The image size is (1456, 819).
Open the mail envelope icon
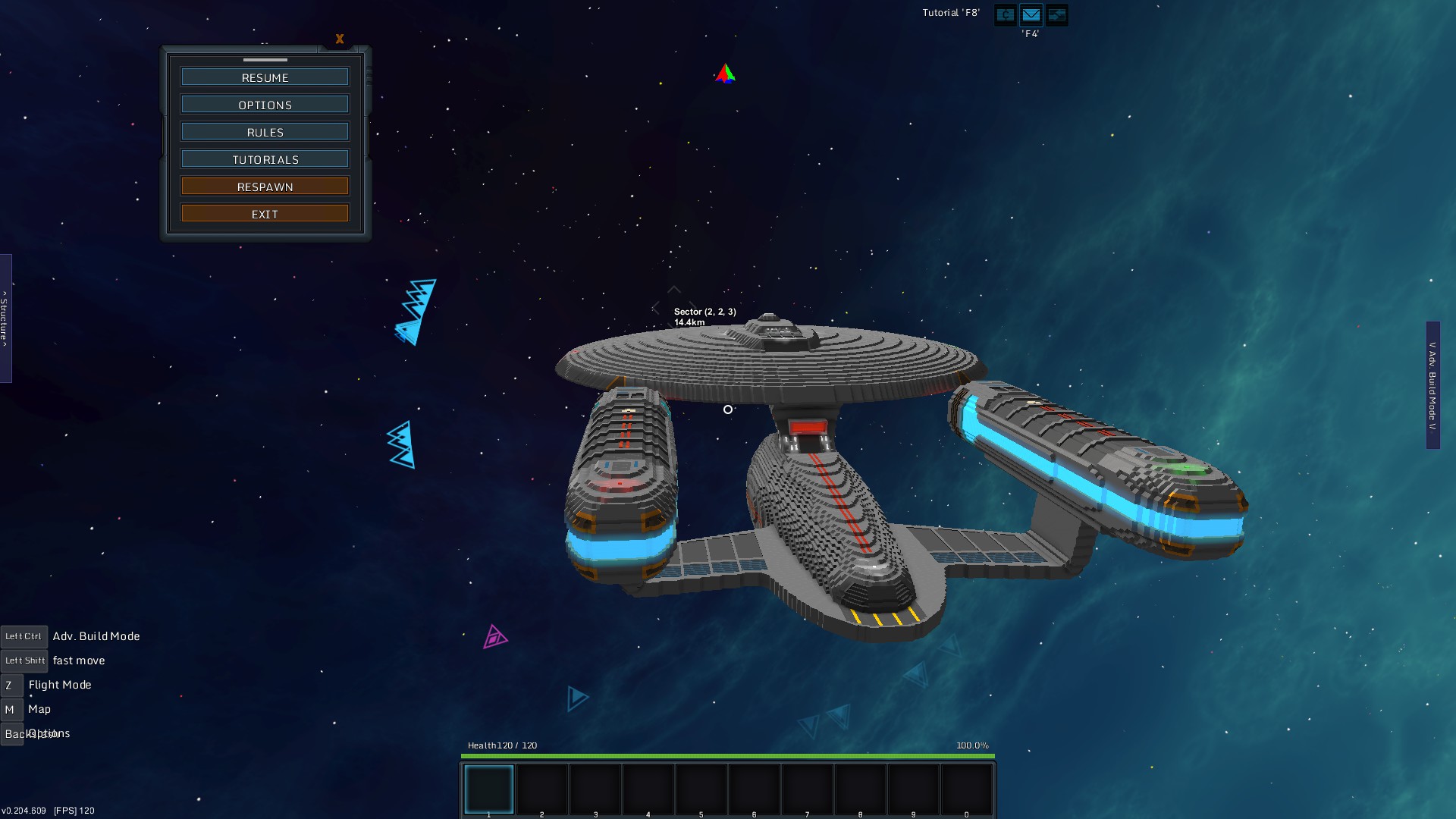(1031, 14)
